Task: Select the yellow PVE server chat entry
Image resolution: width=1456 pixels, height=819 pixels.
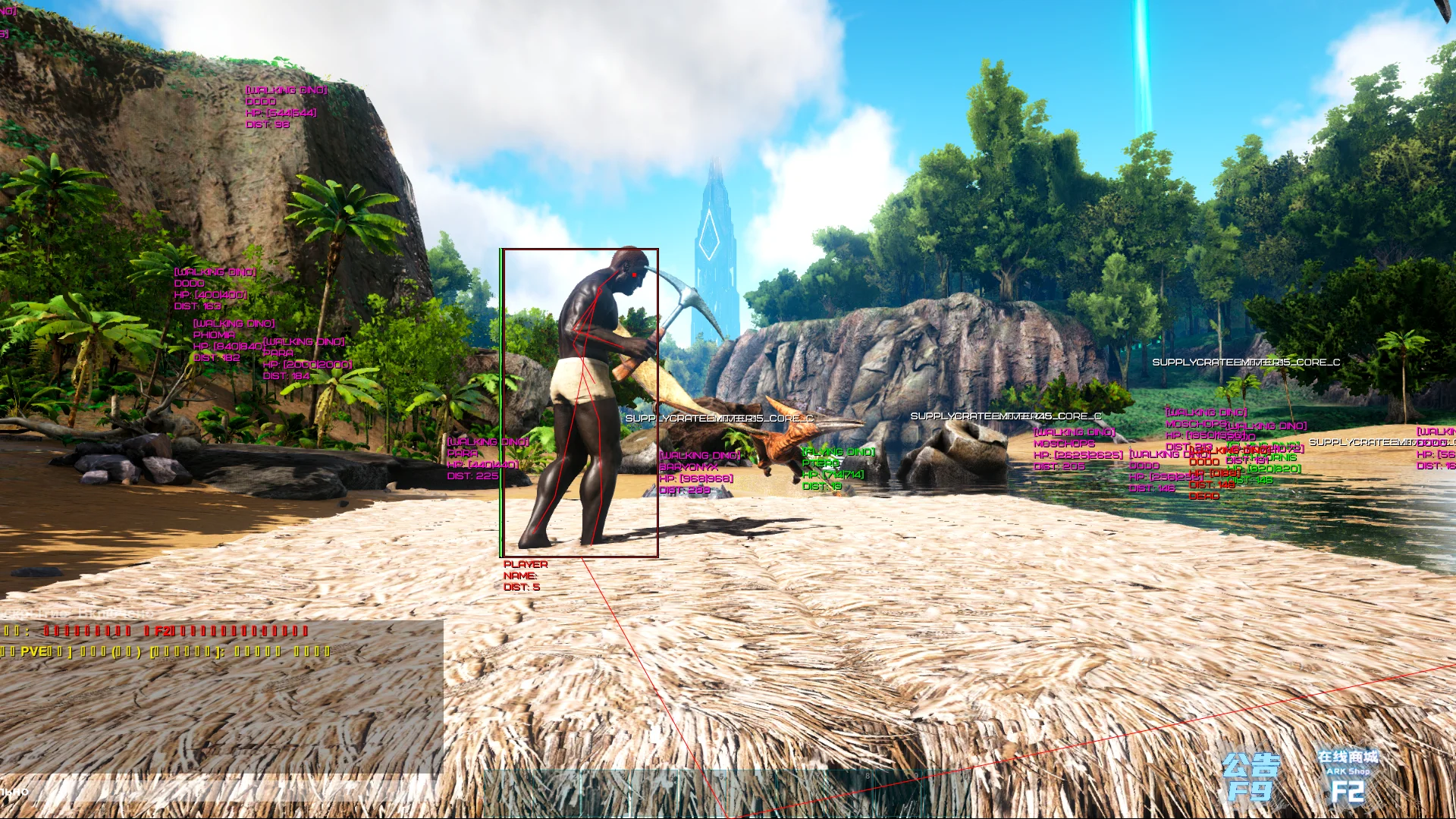Action: click(152, 650)
